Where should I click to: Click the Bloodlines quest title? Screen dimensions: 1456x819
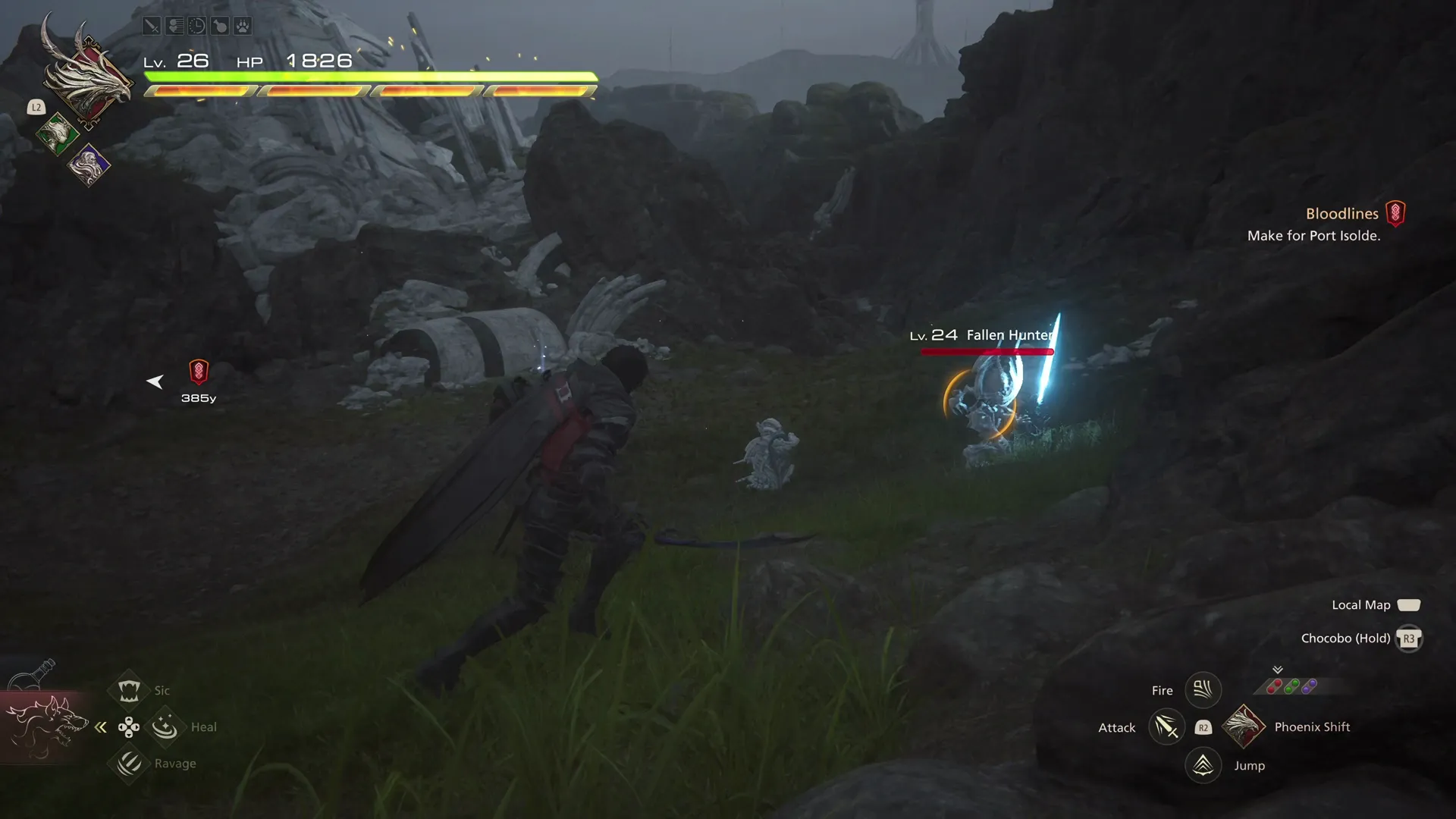click(x=1342, y=214)
